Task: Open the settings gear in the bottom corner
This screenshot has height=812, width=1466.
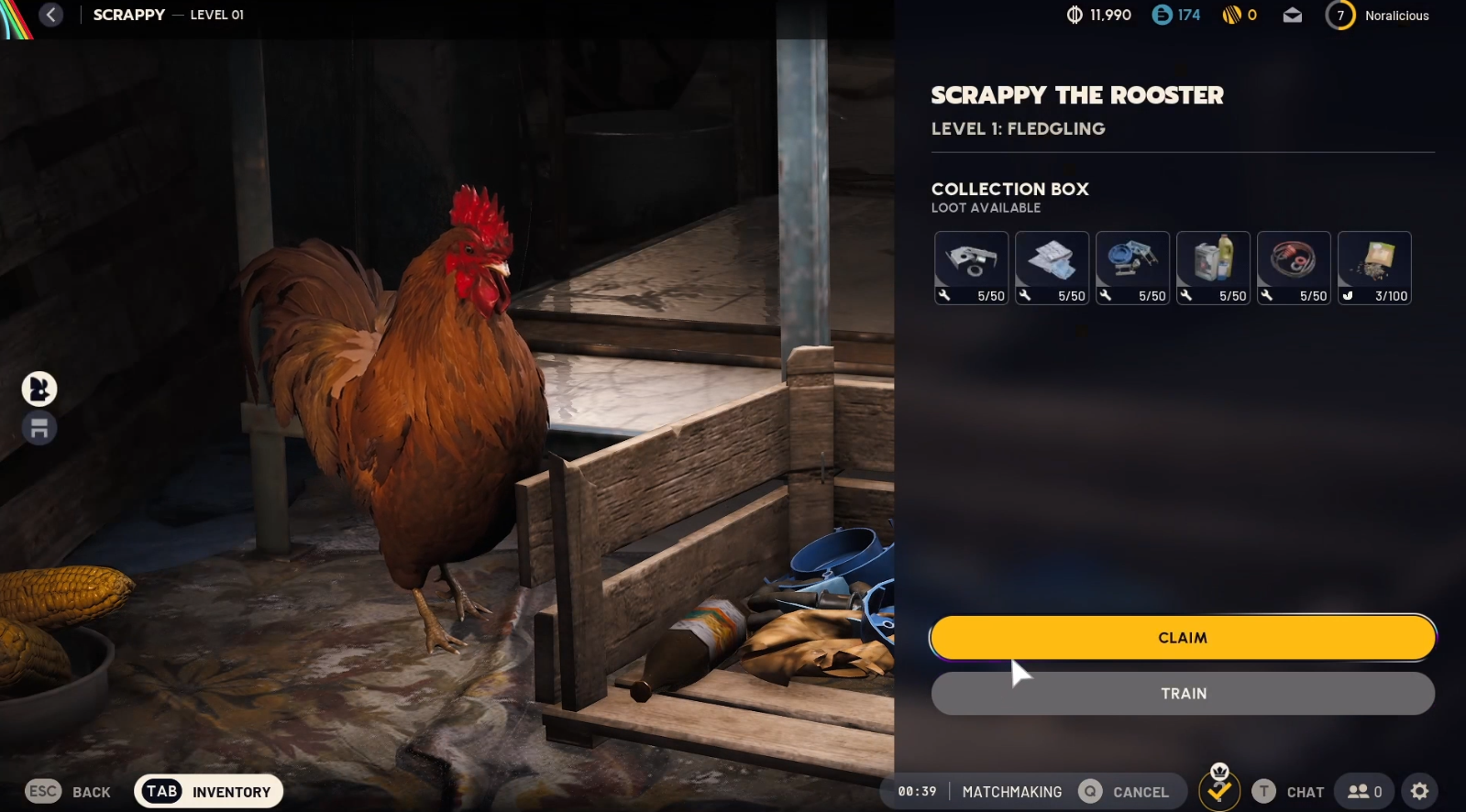Action: [x=1418, y=790]
